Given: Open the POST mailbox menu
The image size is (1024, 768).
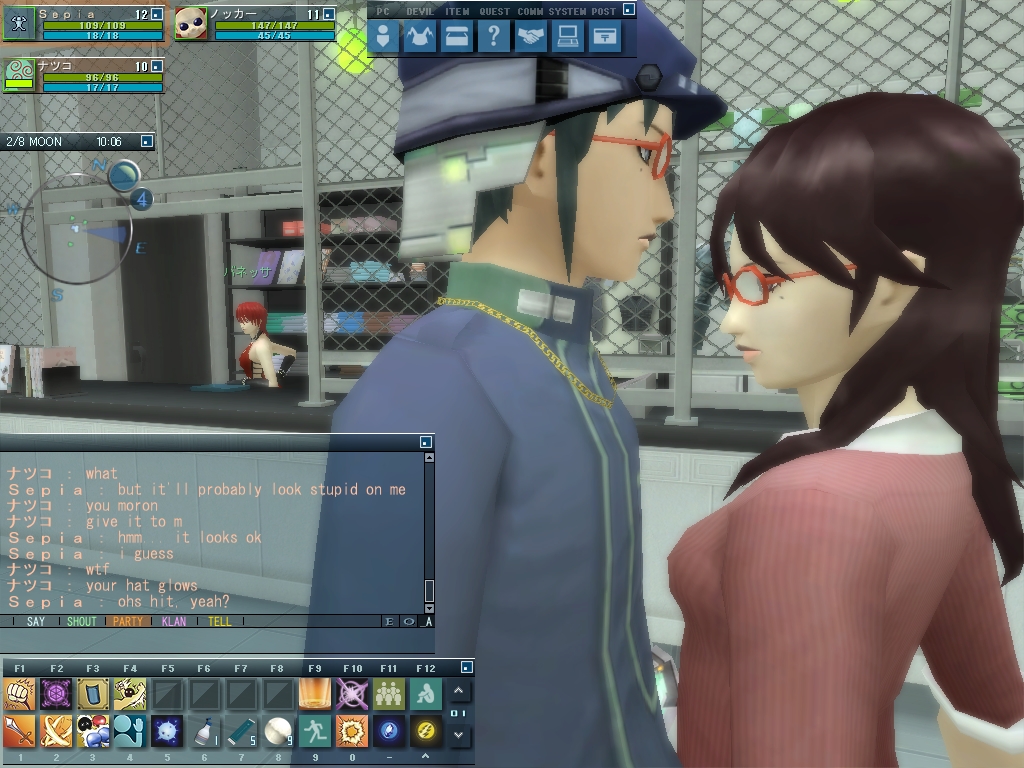Looking at the screenshot, I should (604, 37).
